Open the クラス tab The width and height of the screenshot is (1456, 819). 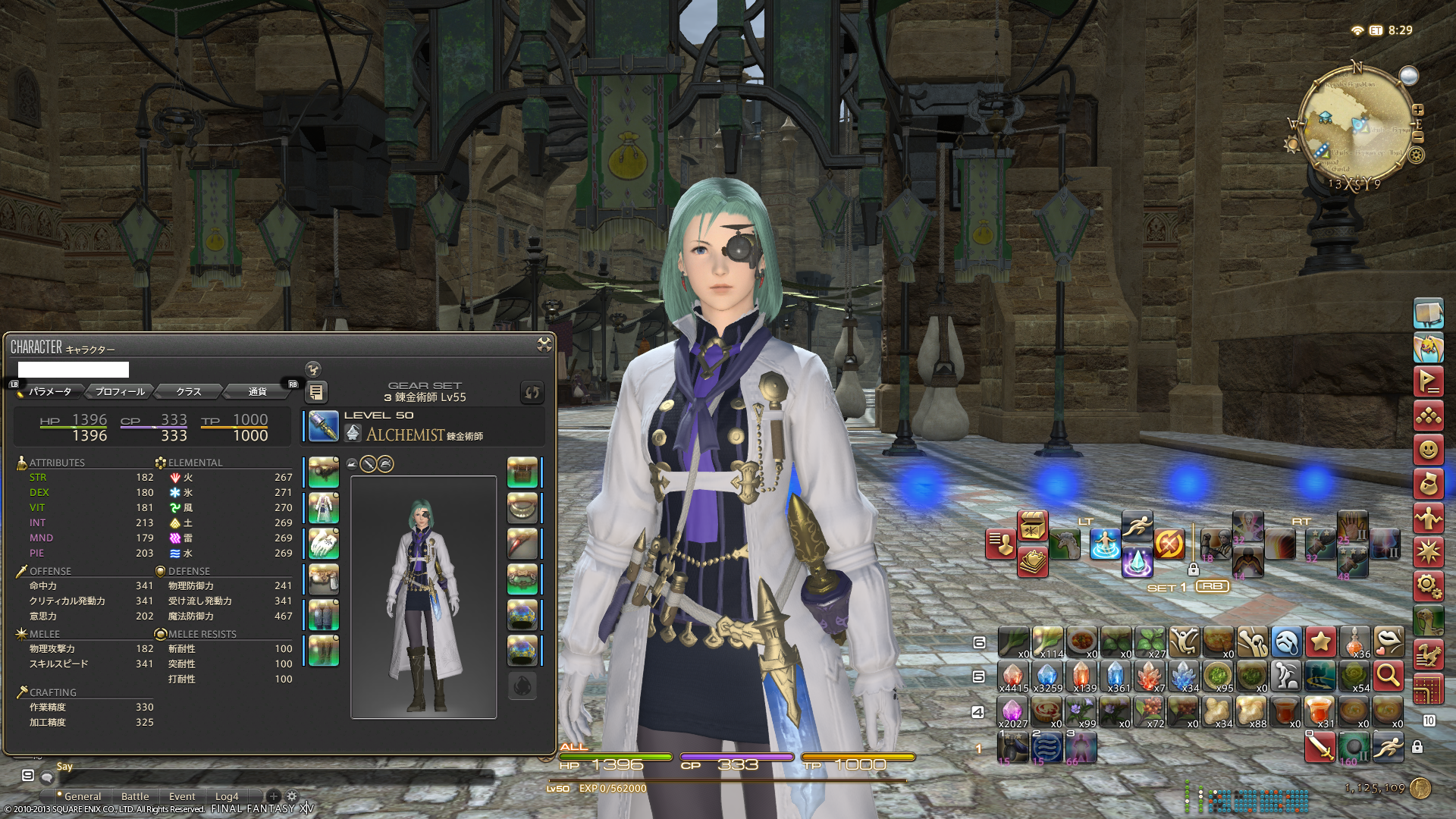click(x=188, y=391)
